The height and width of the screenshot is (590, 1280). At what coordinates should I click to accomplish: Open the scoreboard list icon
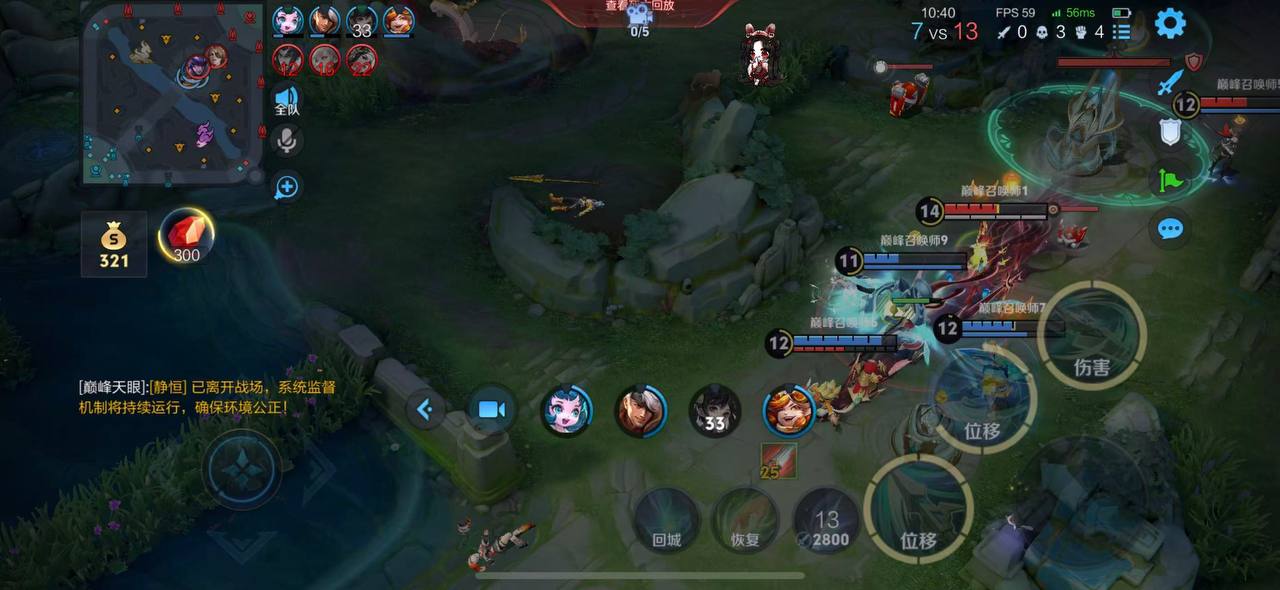click(x=1122, y=32)
